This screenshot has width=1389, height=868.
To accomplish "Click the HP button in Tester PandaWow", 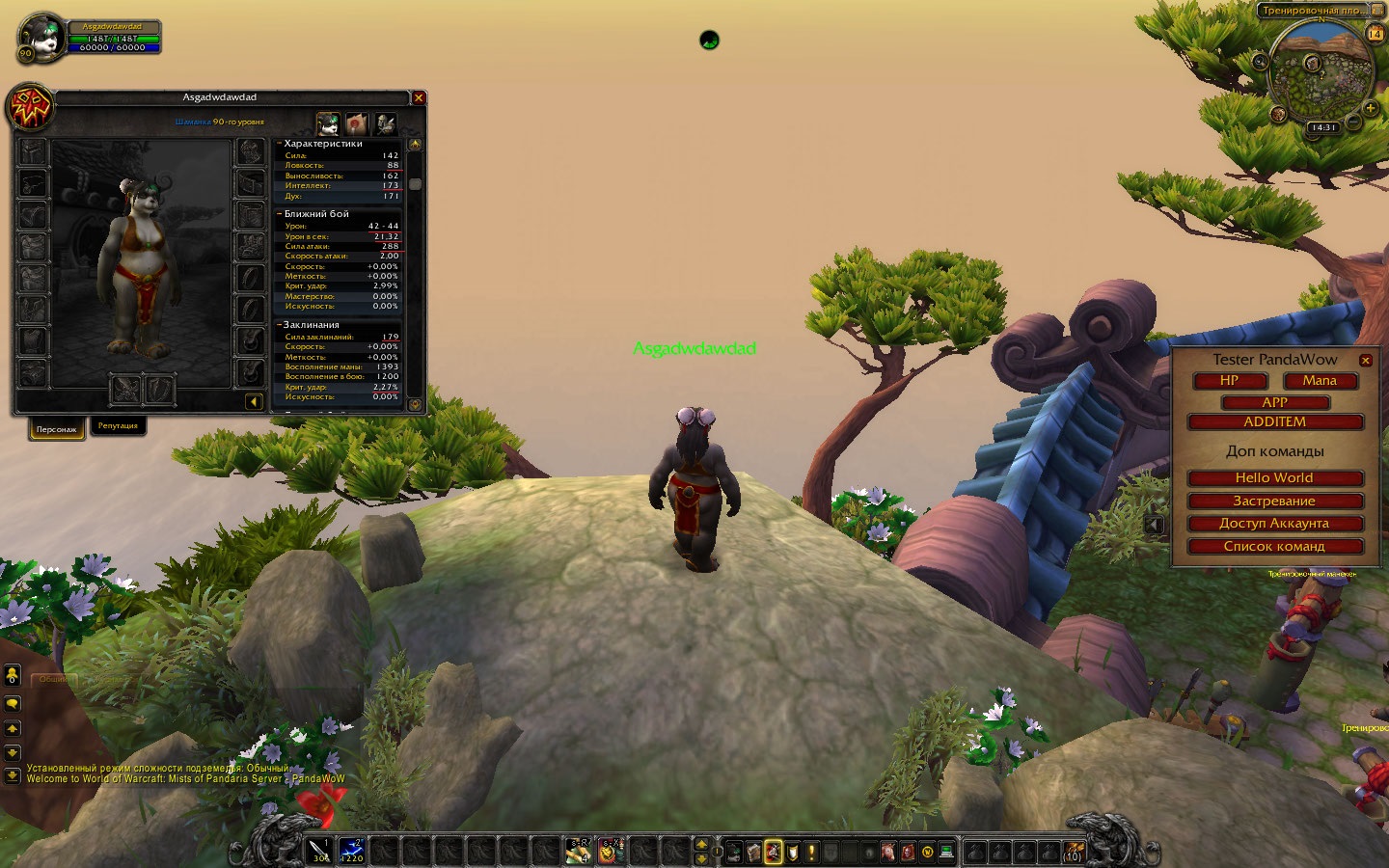I will tap(1229, 381).
